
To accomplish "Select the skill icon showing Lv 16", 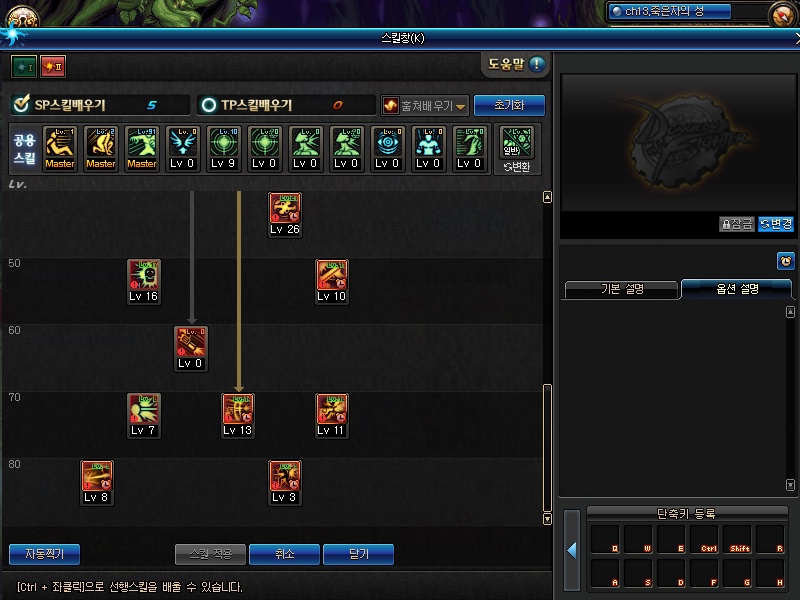I will coord(143,276).
